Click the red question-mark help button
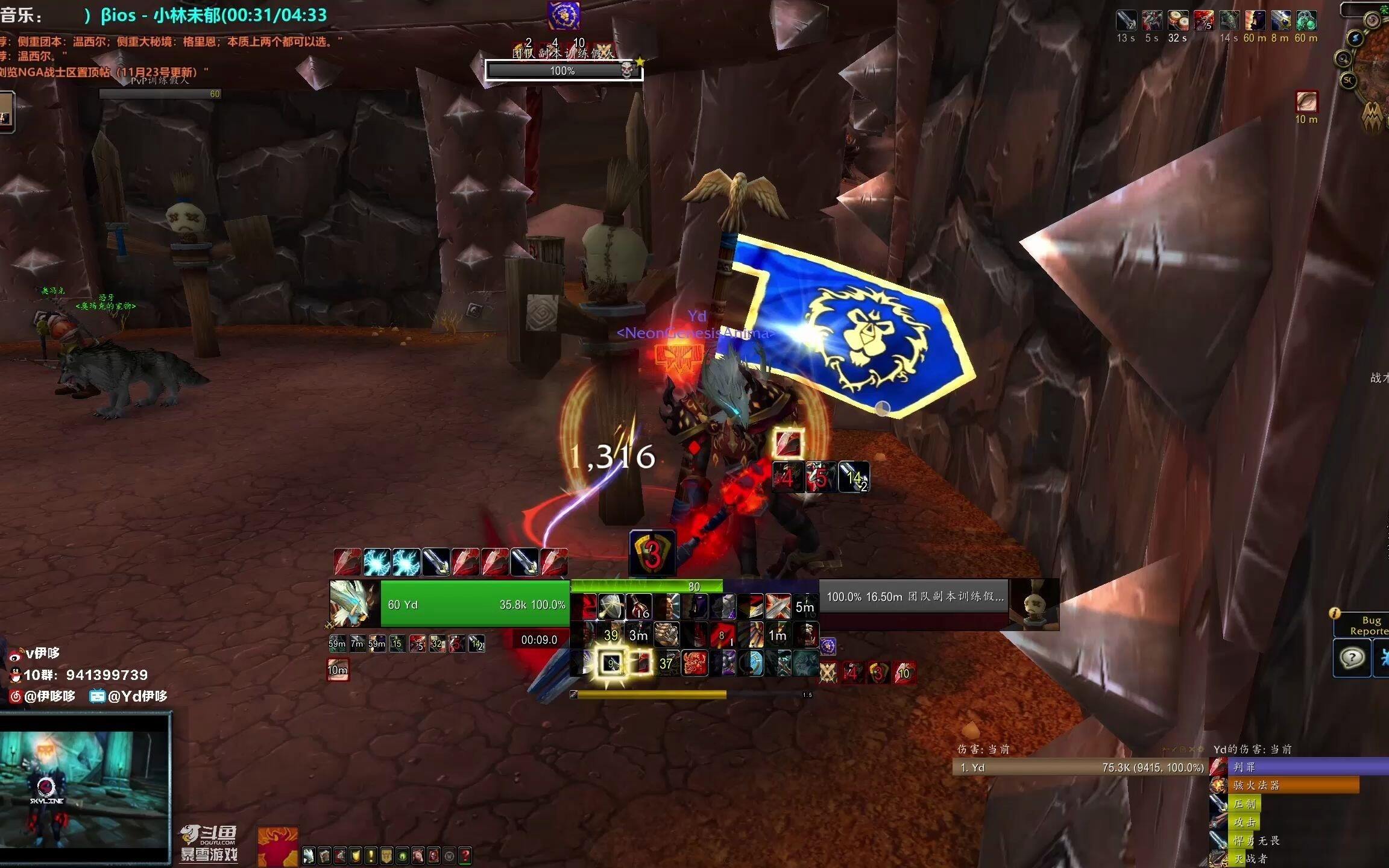Image resolution: width=1389 pixels, height=868 pixels. point(465,855)
